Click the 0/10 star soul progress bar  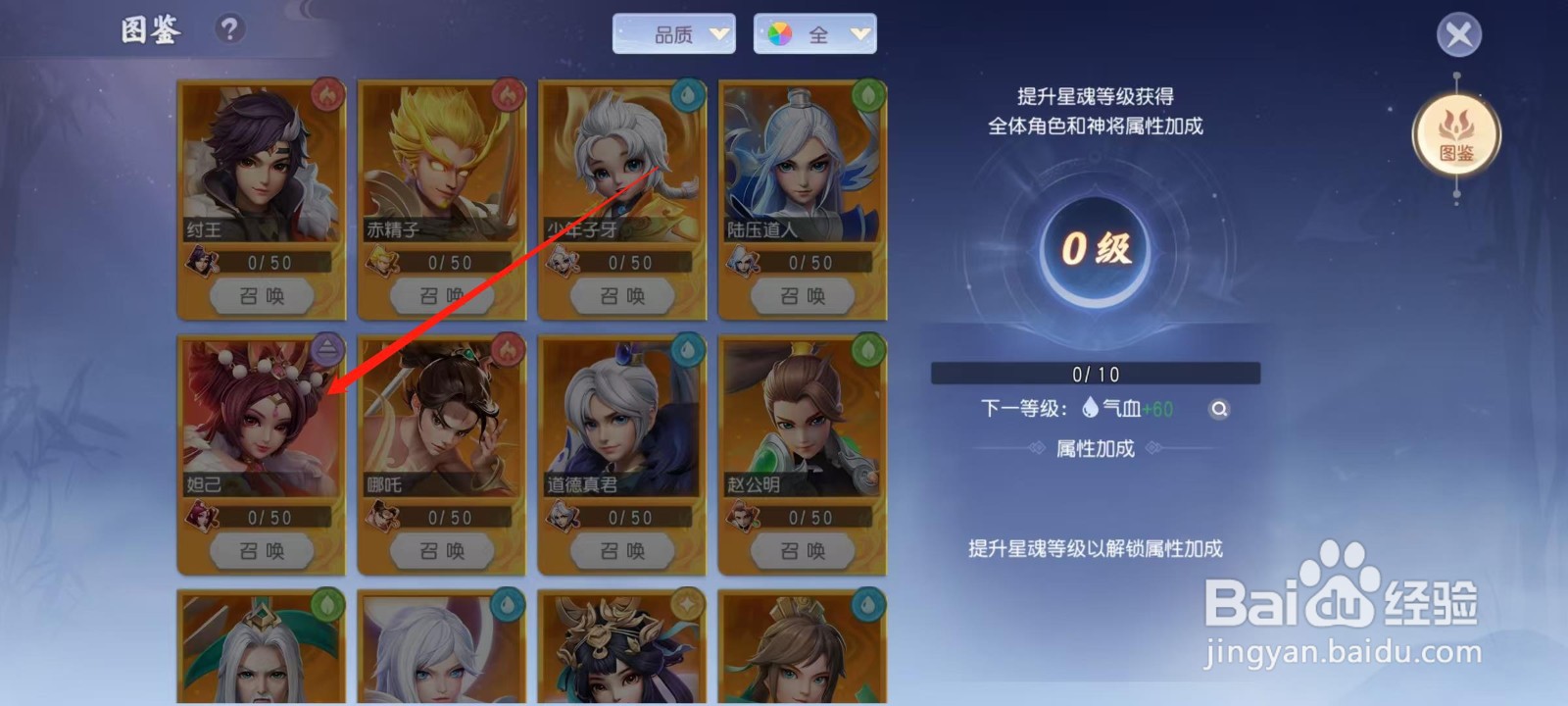click(x=1094, y=373)
